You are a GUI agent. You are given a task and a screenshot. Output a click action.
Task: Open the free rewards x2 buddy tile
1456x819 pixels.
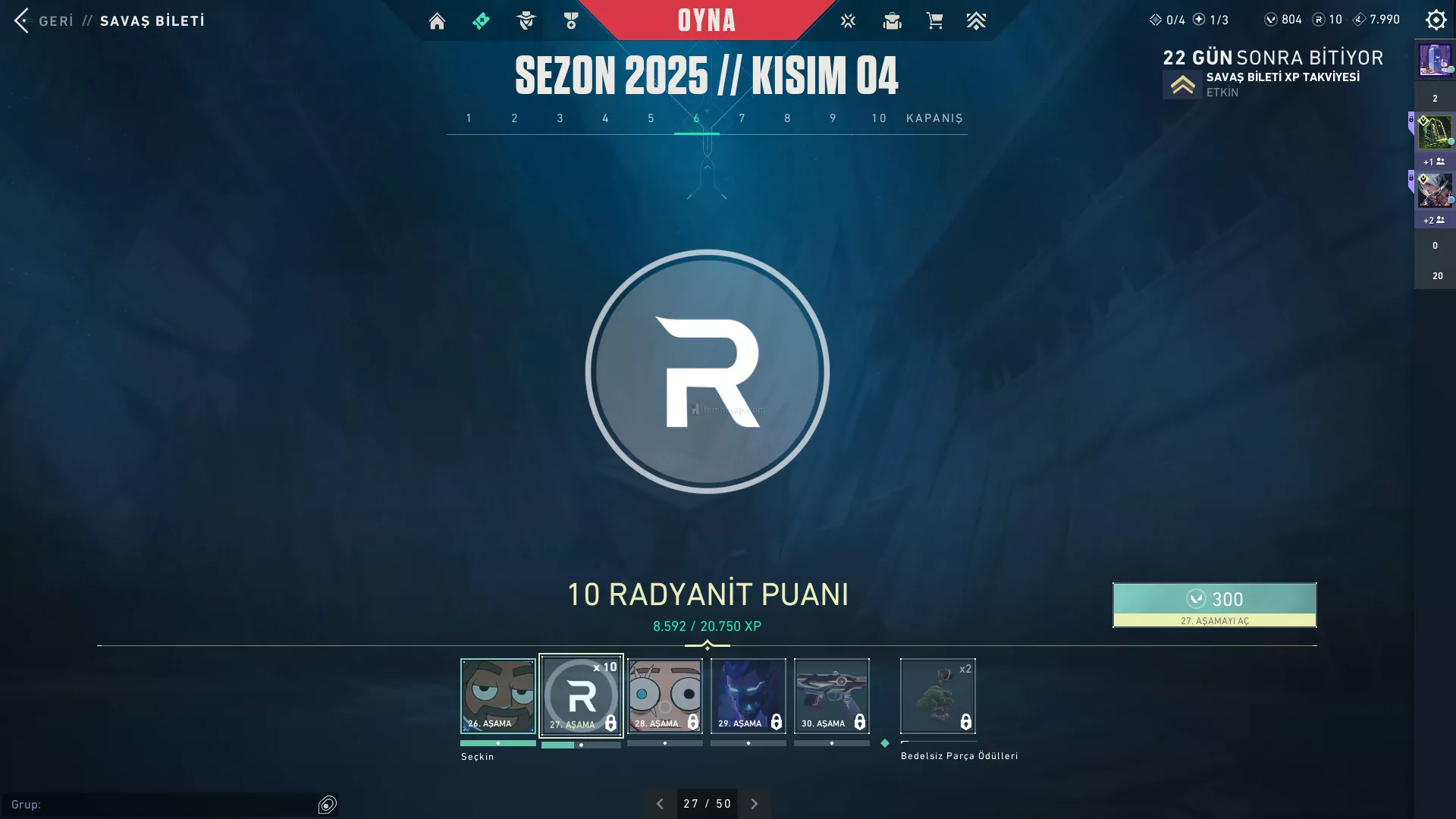(x=937, y=695)
